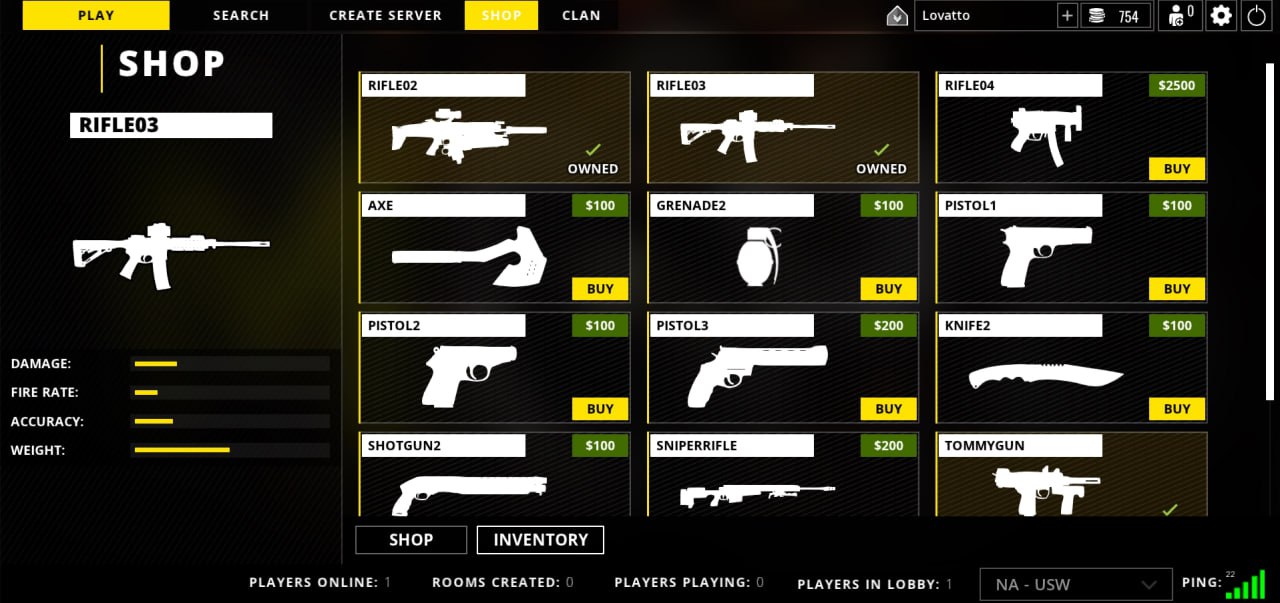1280x603 pixels.
Task: Buy the PISTOL3 revolver
Action: 888,409
